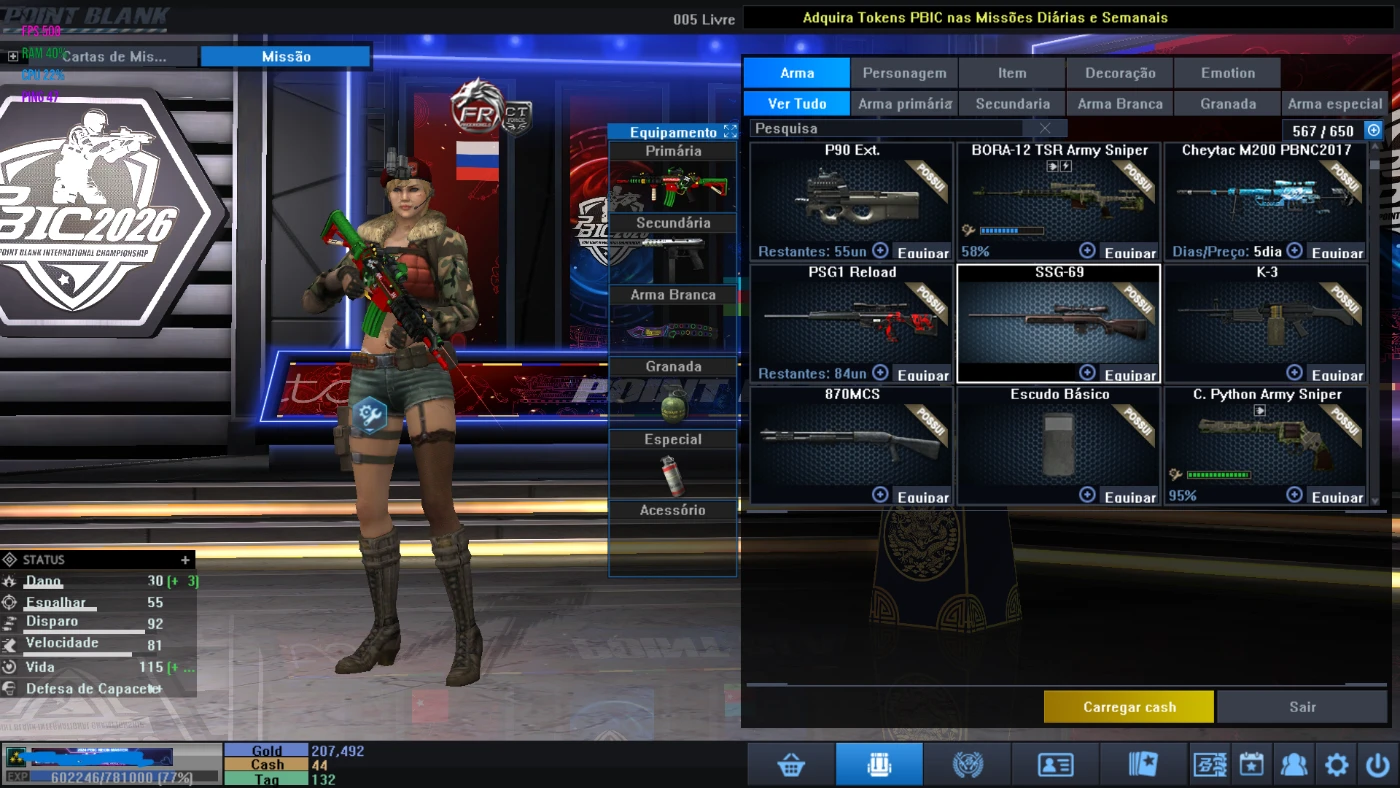Click the Carregar cash button

click(x=1129, y=707)
